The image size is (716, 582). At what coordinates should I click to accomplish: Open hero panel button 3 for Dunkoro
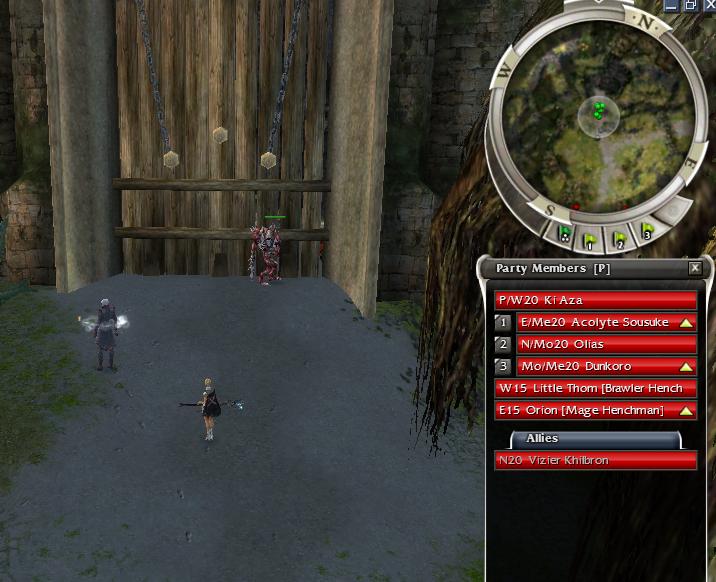tap(504, 367)
